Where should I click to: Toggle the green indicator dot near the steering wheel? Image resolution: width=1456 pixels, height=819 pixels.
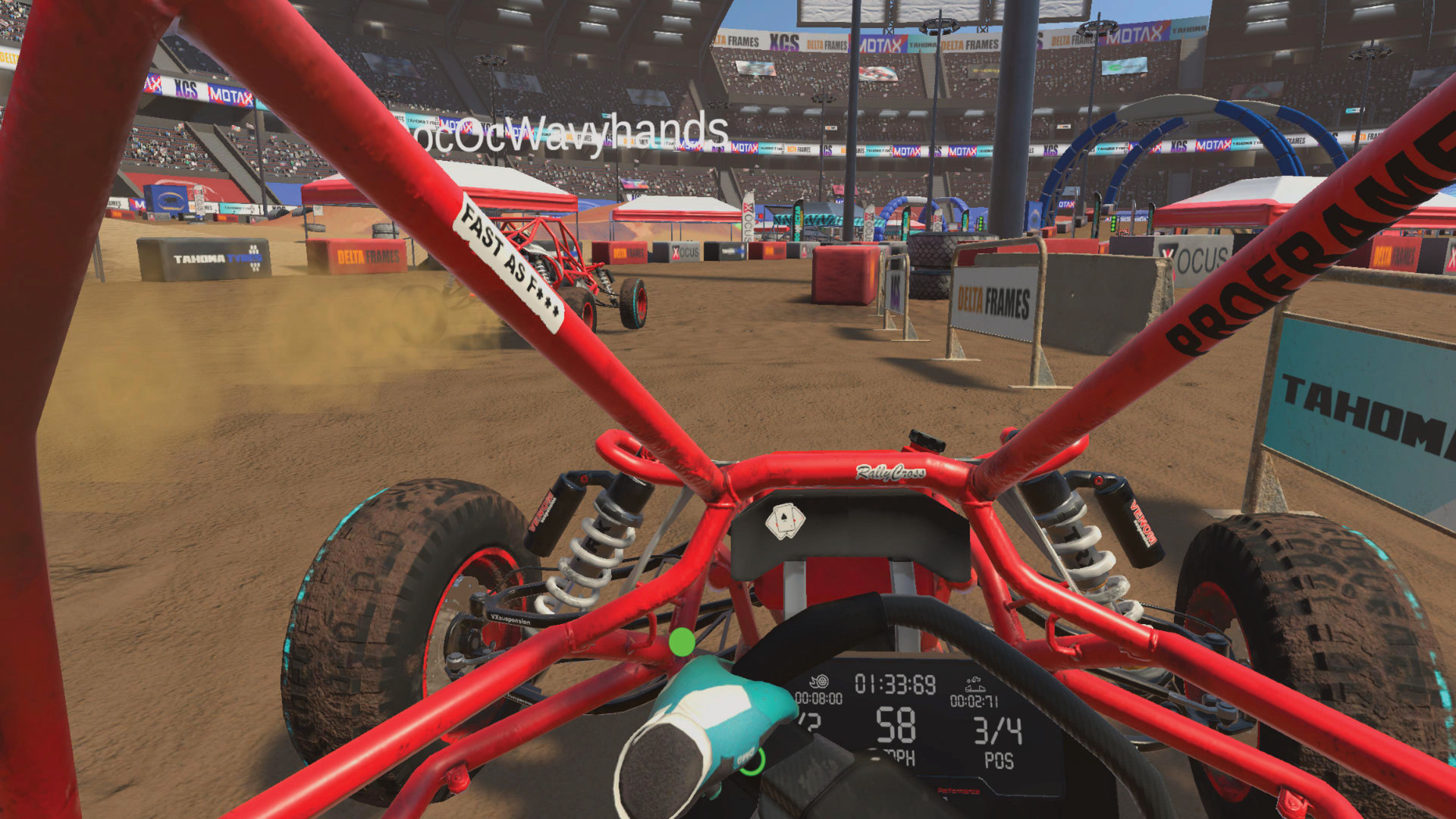click(x=680, y=642)
